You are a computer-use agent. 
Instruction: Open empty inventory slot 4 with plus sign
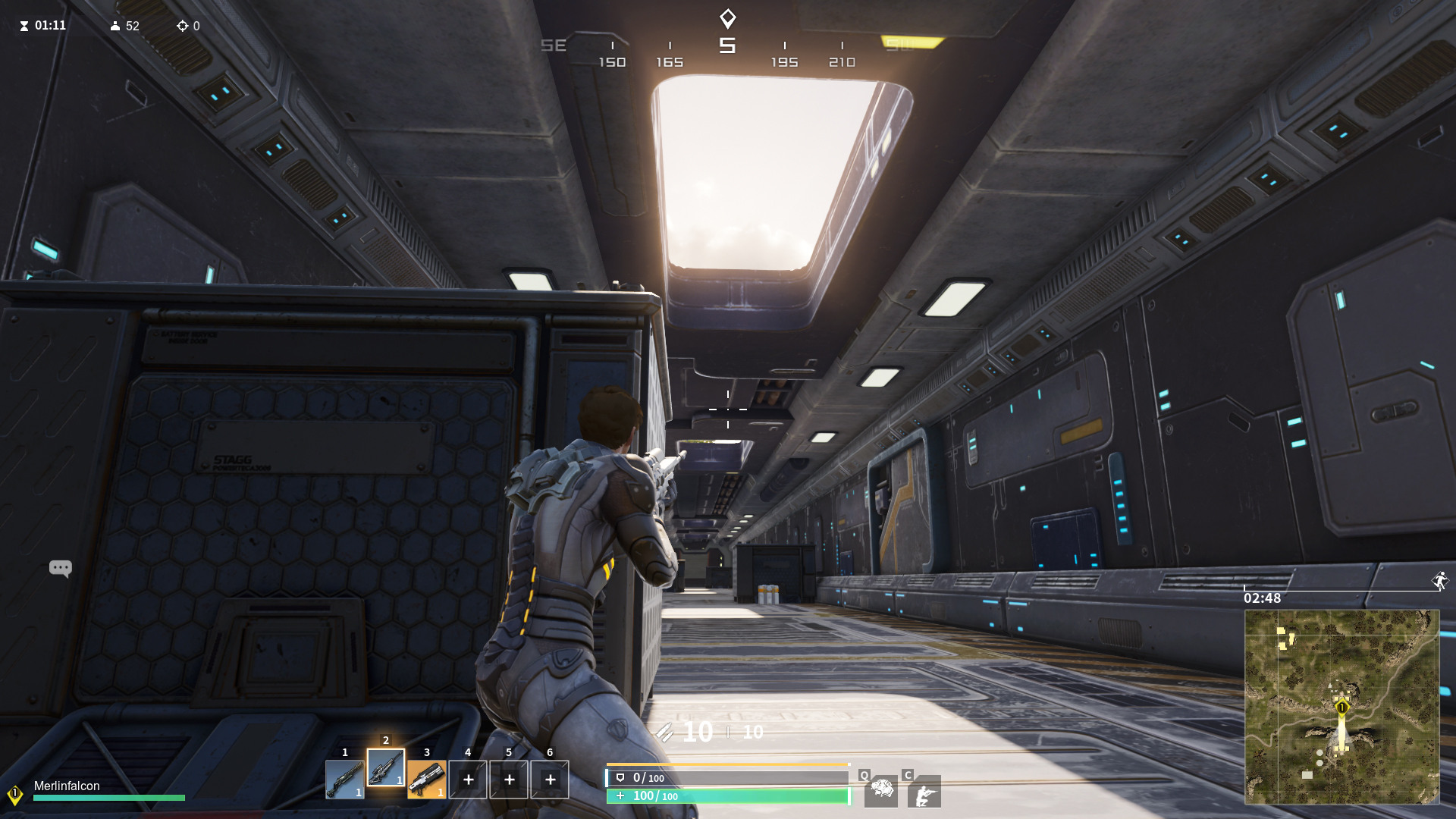[x=468, y=780]
